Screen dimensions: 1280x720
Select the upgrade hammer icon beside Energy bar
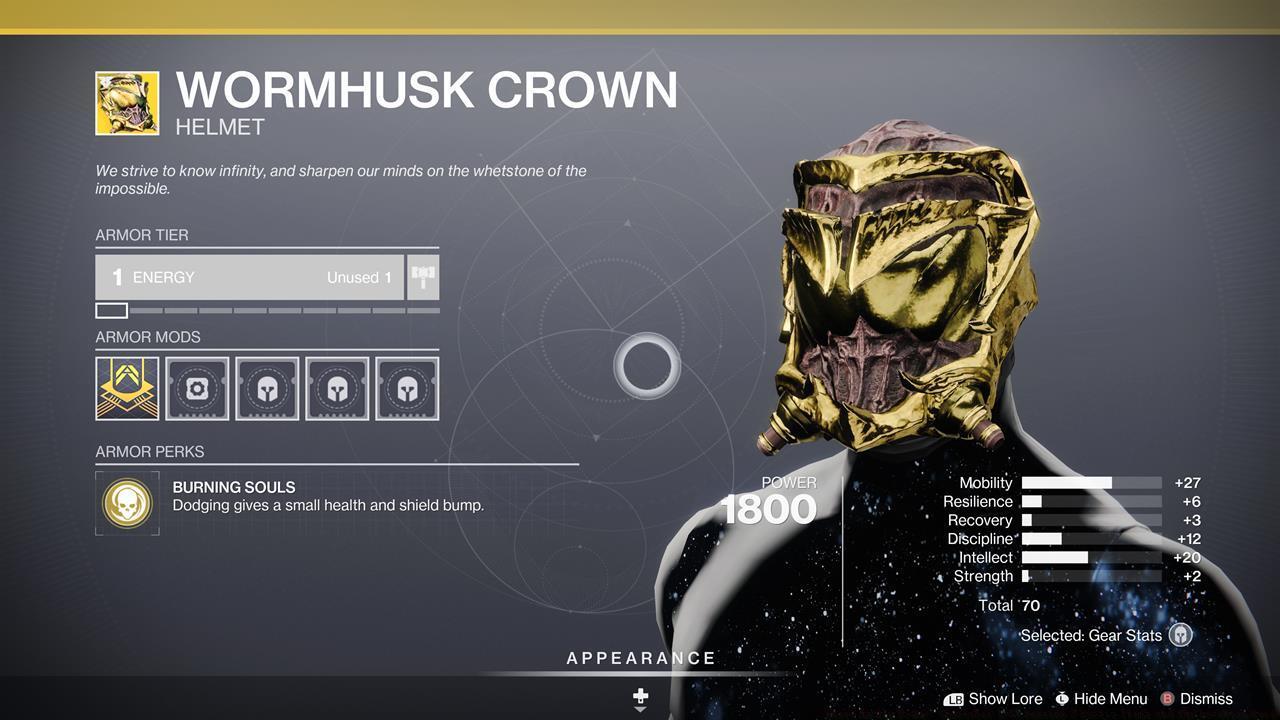(x=422, y=277)
